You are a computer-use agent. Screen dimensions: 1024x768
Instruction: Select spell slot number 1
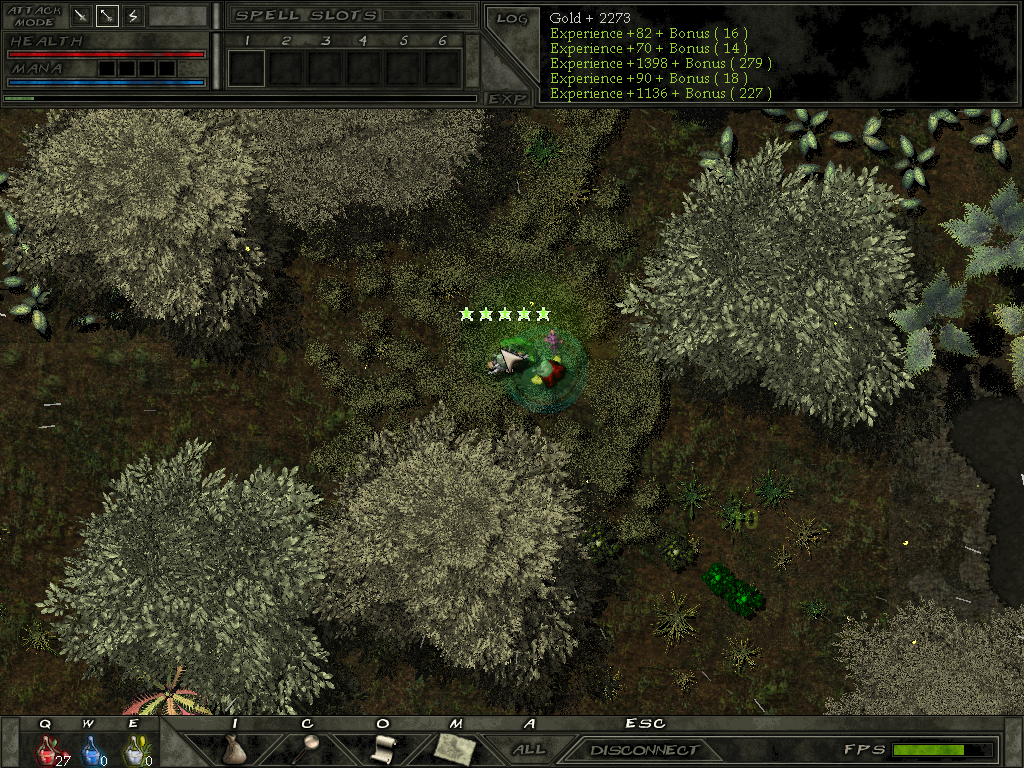pyautogui.click(x=246, y=68)
